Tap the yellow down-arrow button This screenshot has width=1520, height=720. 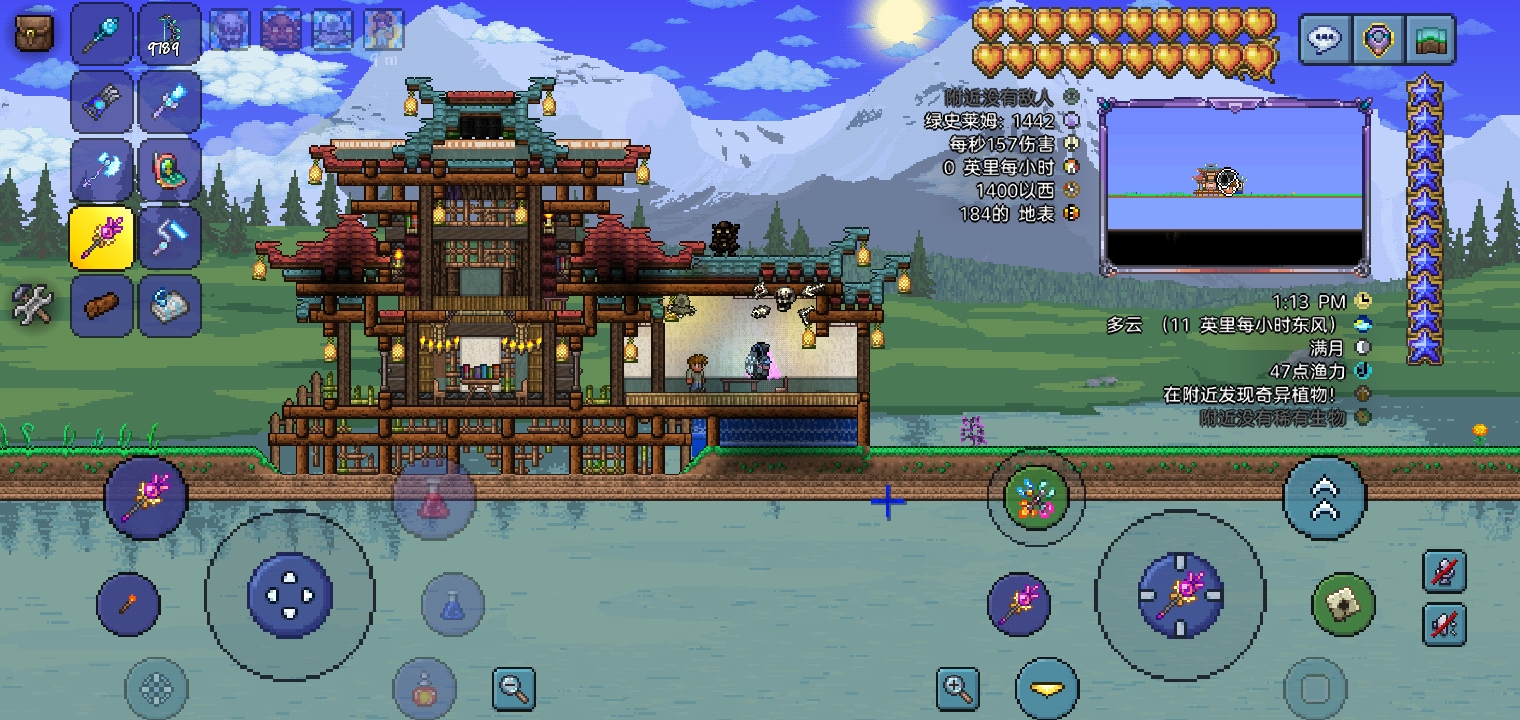1047,689
